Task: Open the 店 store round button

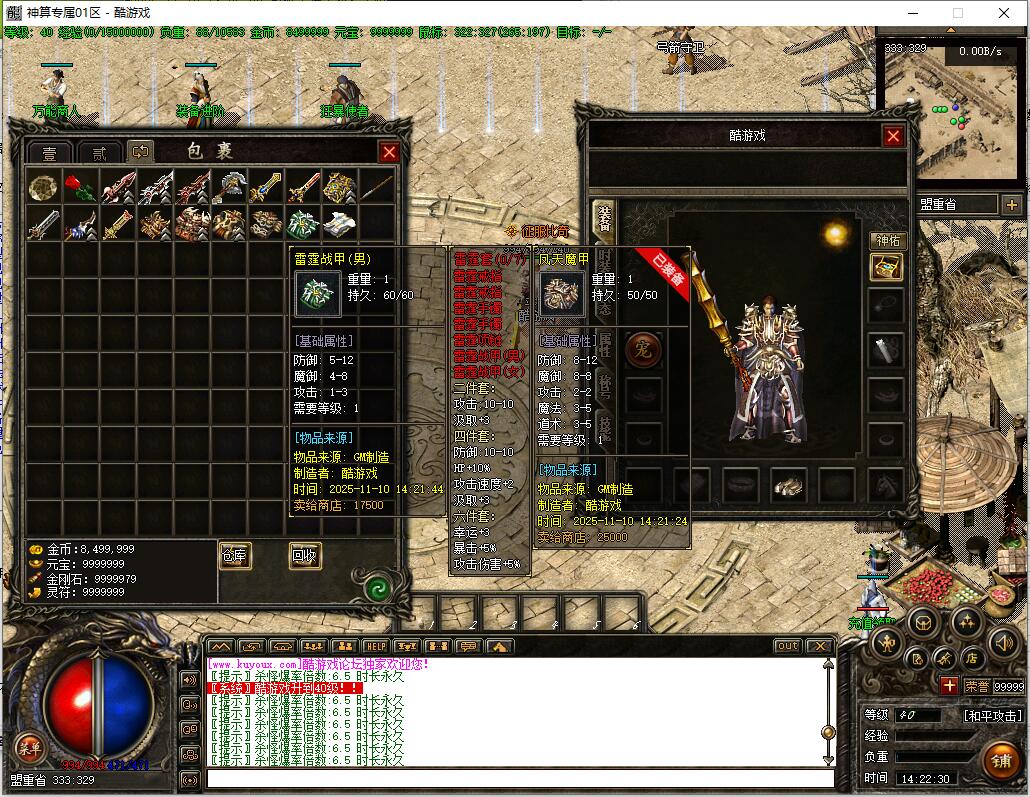Action: [x=971, y=658]
